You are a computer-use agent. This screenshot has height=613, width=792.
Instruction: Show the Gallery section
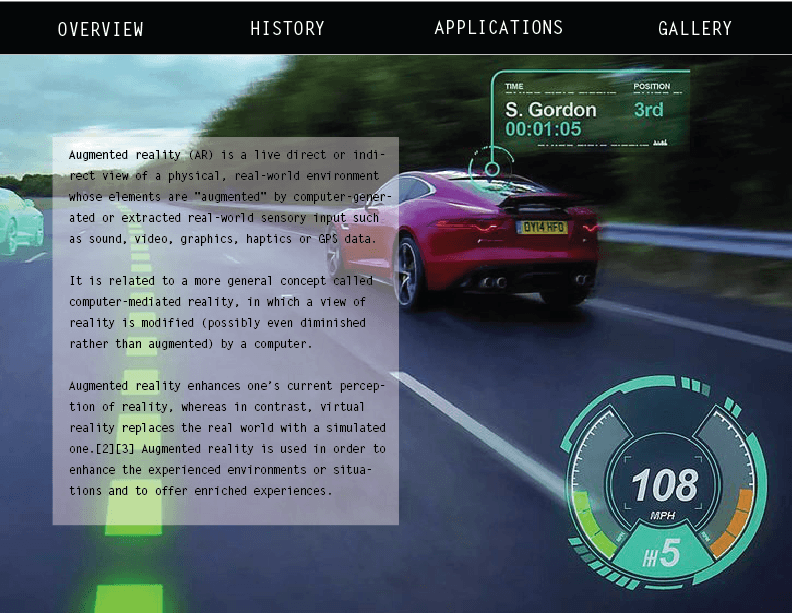click(x=695, y=29)
